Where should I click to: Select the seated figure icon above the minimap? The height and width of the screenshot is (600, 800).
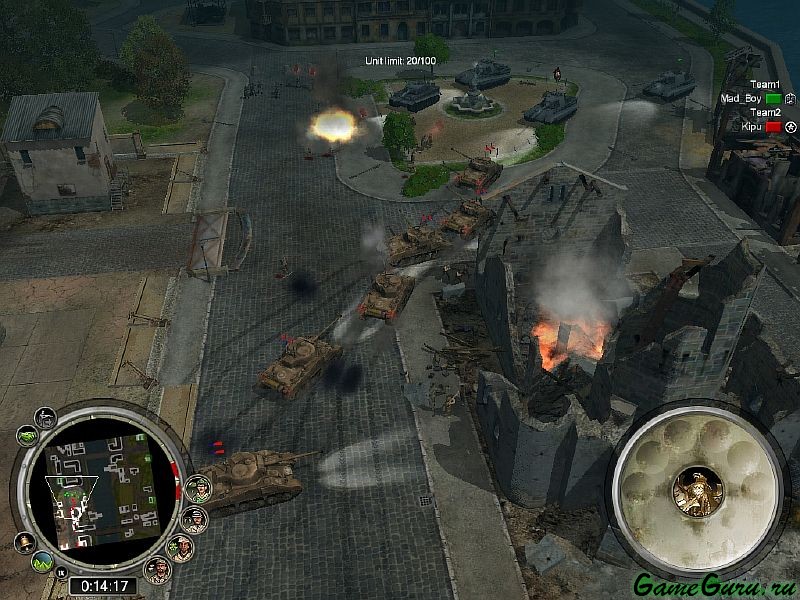(x=45, y=417)
